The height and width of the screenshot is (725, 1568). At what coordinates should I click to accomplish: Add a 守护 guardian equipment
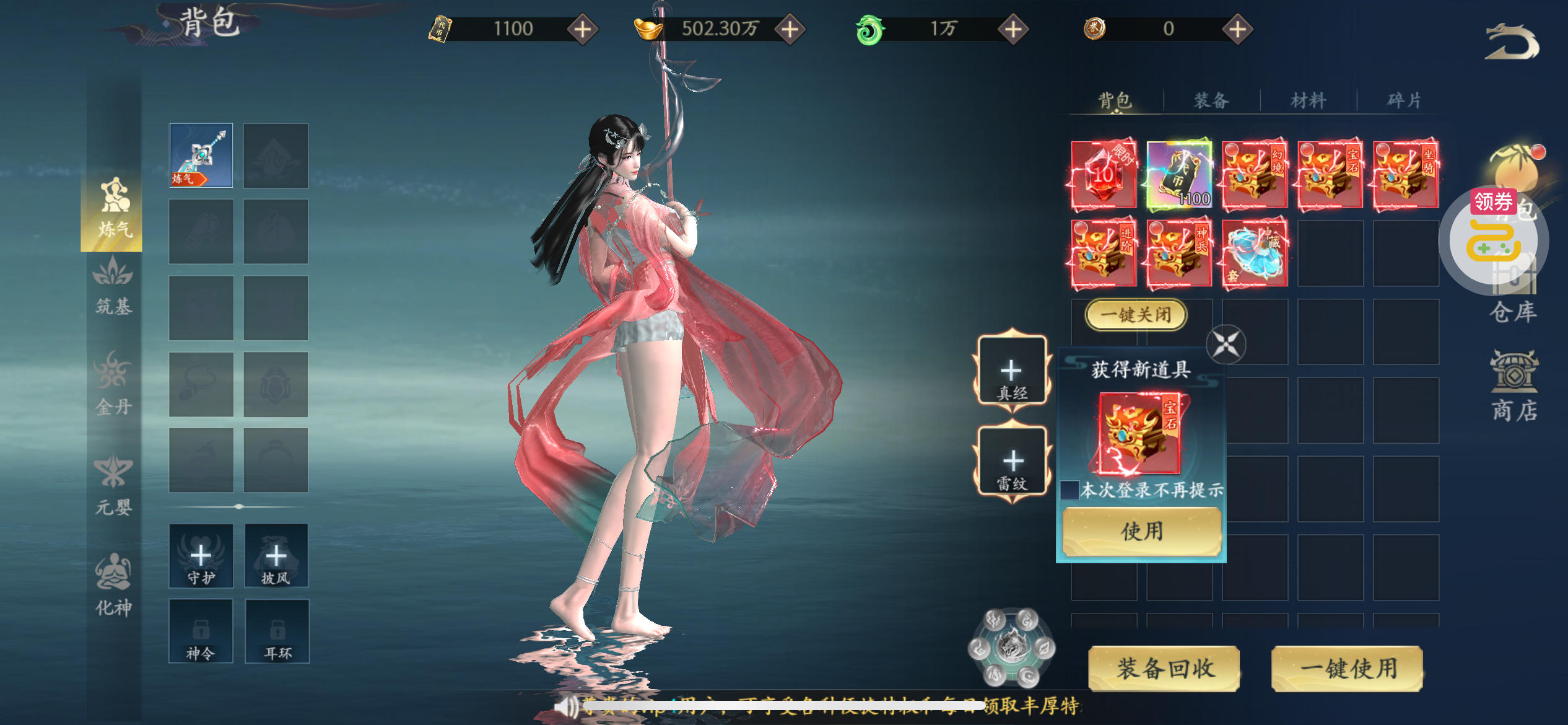coord(201,556)
